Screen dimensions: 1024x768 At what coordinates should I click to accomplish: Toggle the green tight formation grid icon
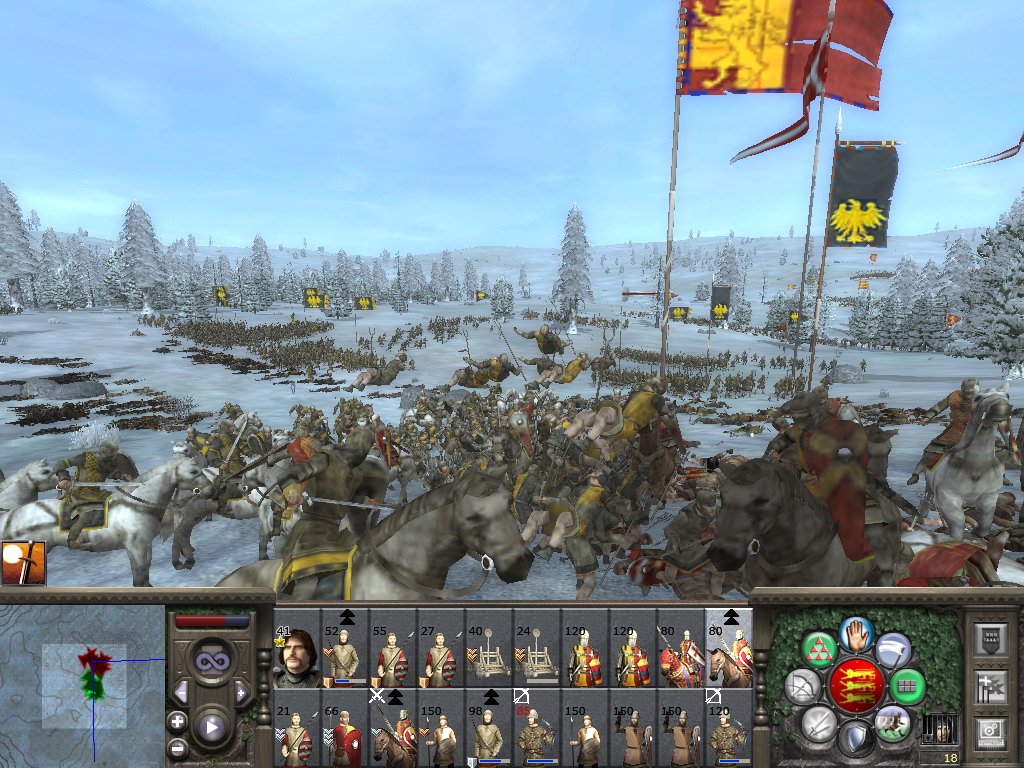pos(908,686)
